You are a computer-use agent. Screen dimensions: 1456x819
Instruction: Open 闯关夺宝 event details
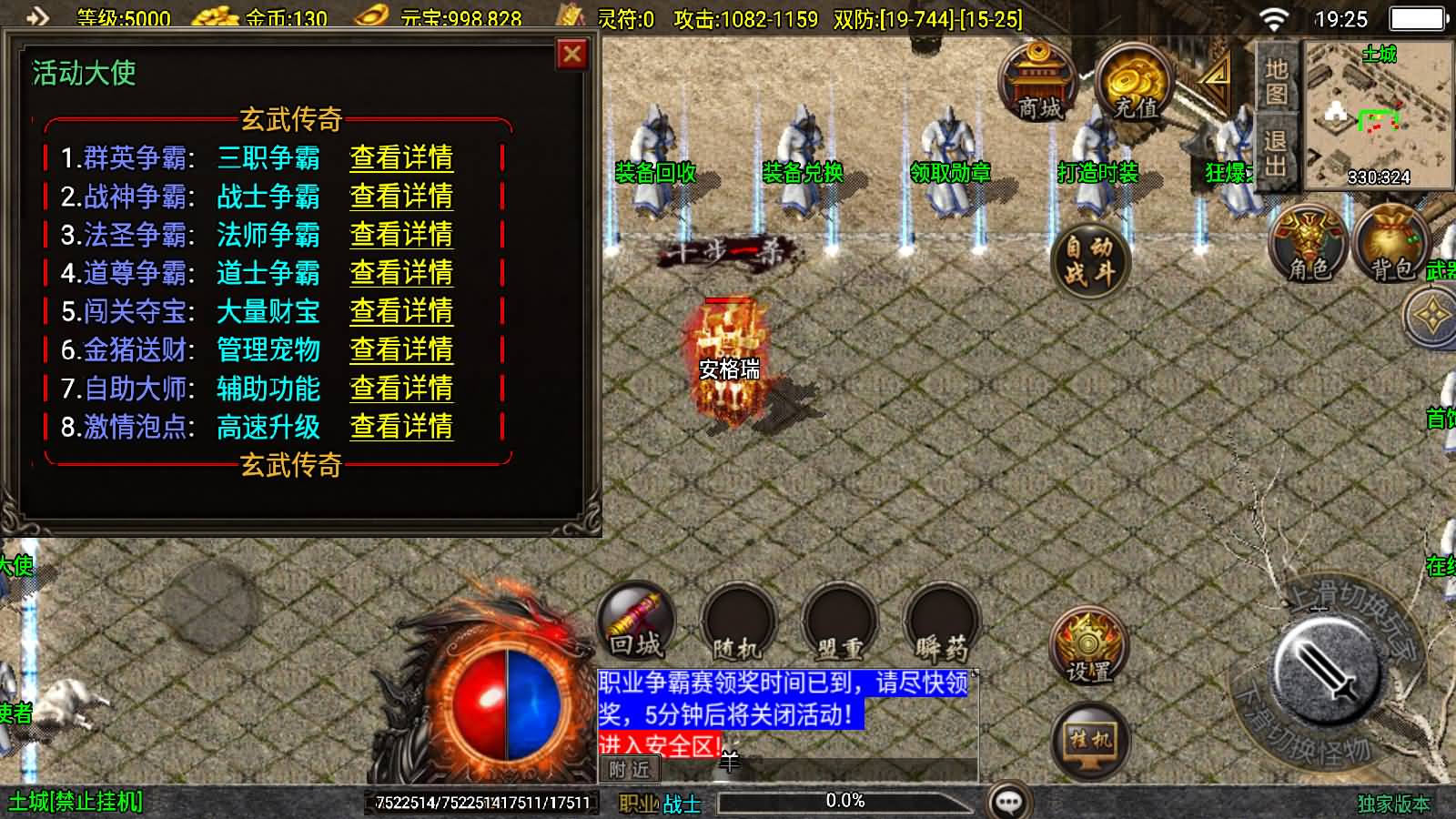point(401,312)
